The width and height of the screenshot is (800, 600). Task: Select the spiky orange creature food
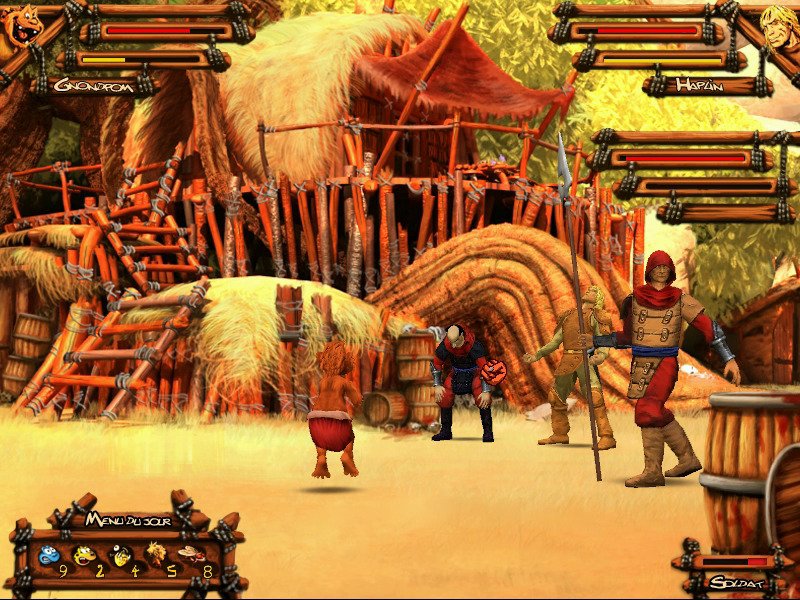click(156, 553)
